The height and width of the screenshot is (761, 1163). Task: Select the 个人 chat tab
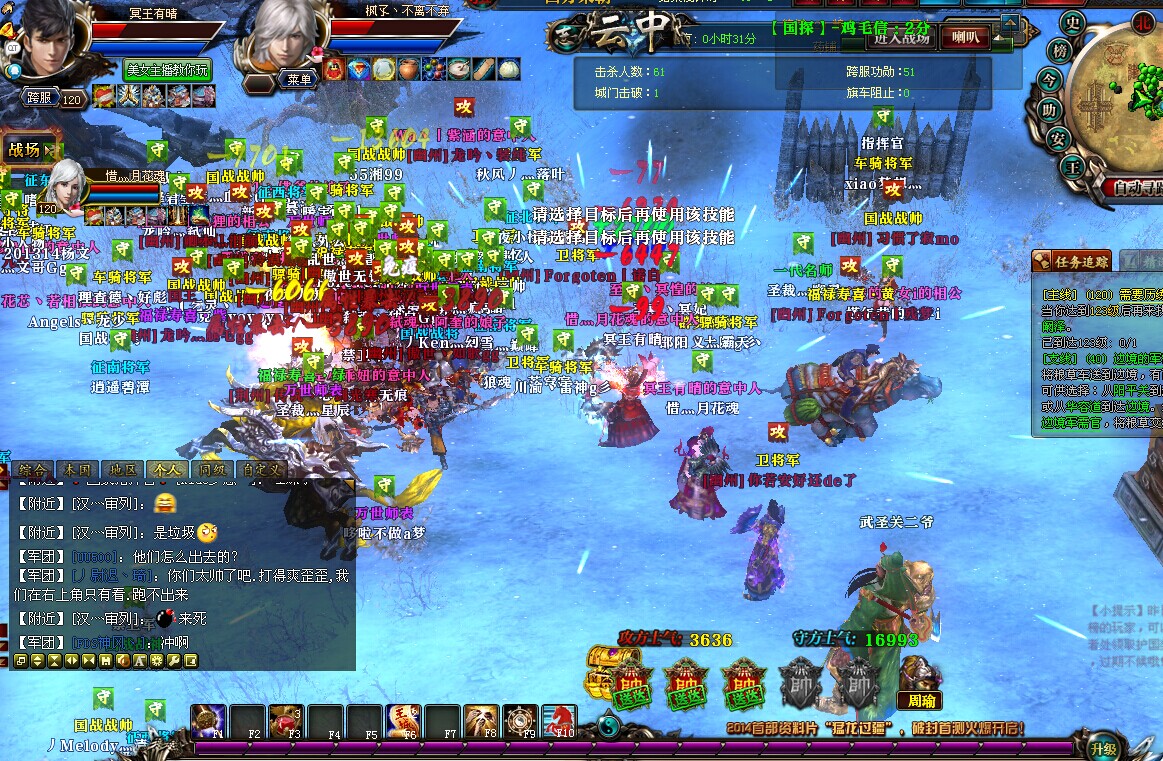[166, 468]
